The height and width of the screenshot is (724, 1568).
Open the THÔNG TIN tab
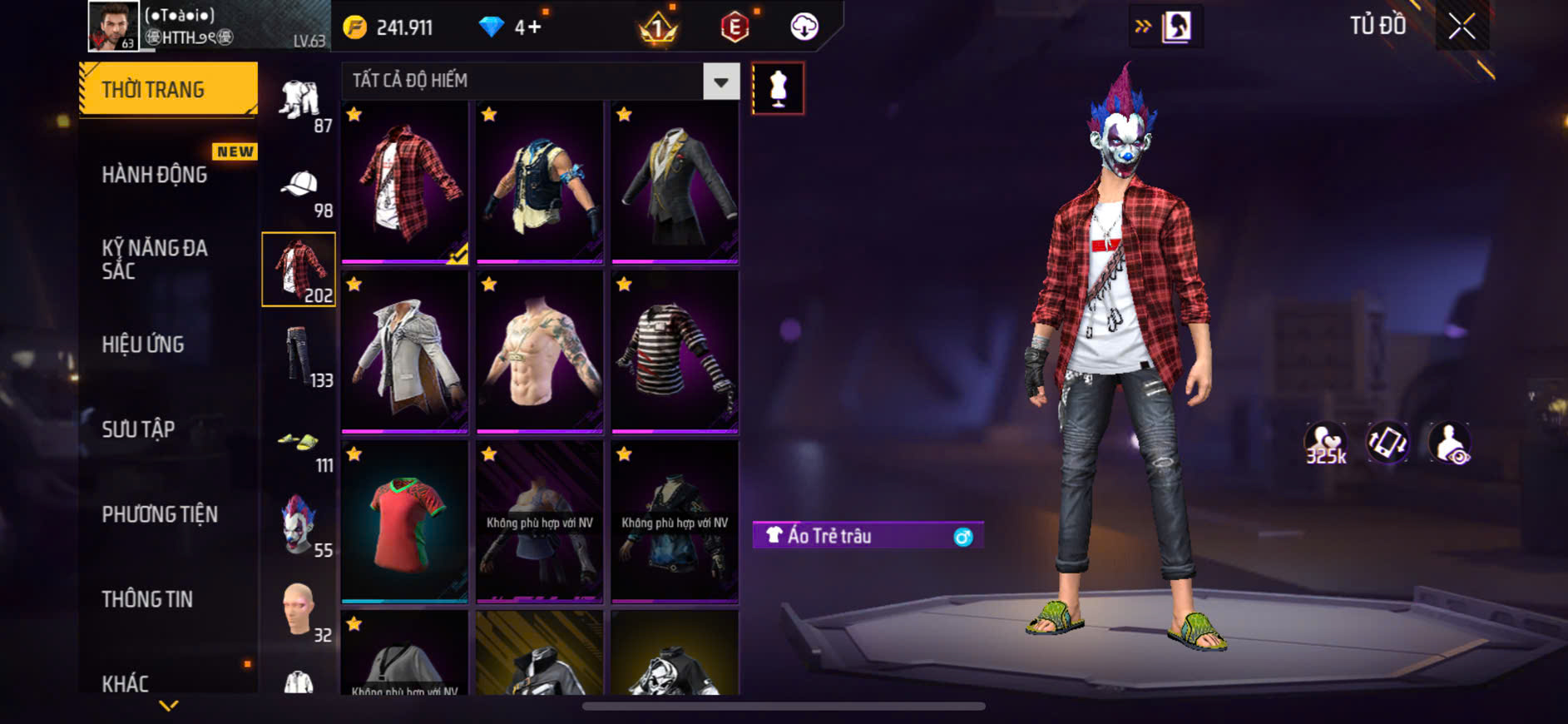pyautogui.click(x=147, y=599)
